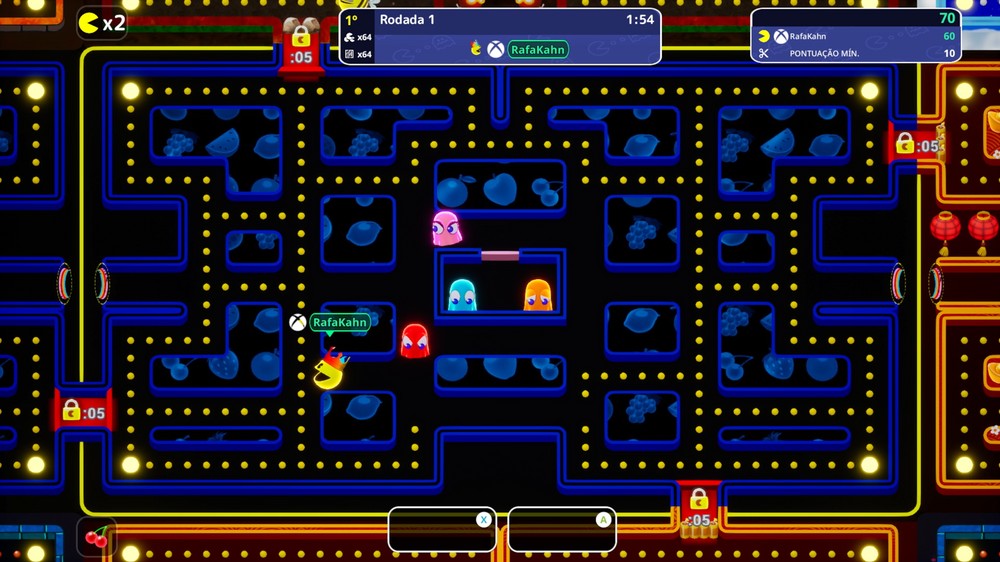
Task: Select the empty power-up slot marked A
Action: 562,529
